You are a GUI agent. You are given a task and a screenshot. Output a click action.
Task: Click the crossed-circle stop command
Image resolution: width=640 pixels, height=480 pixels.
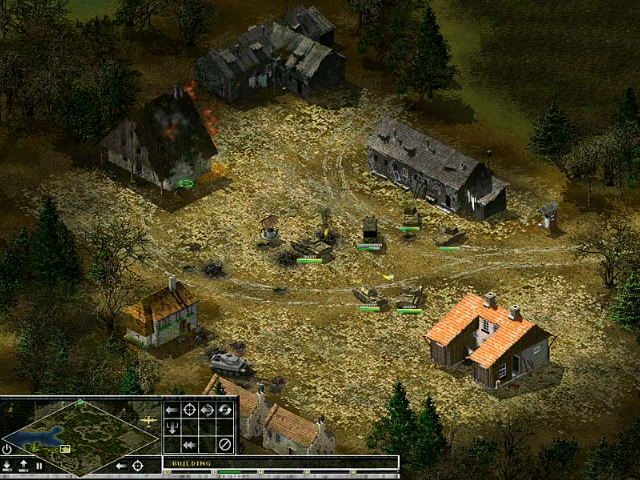point(225,444)
